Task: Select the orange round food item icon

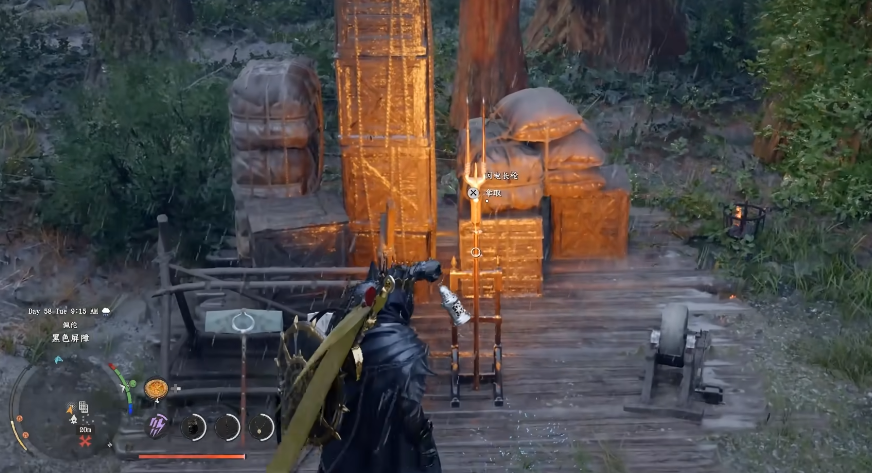Action: [155, 388]
